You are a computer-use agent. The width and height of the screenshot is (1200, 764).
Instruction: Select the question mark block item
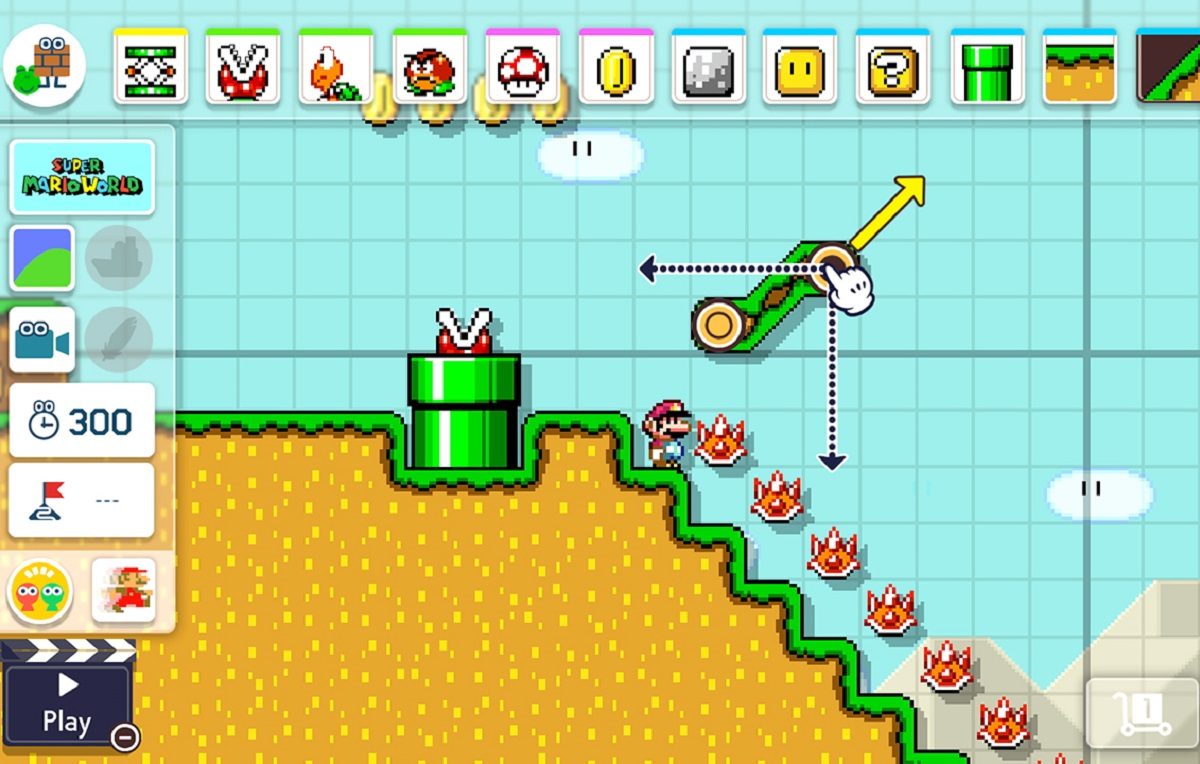(893, 68)
